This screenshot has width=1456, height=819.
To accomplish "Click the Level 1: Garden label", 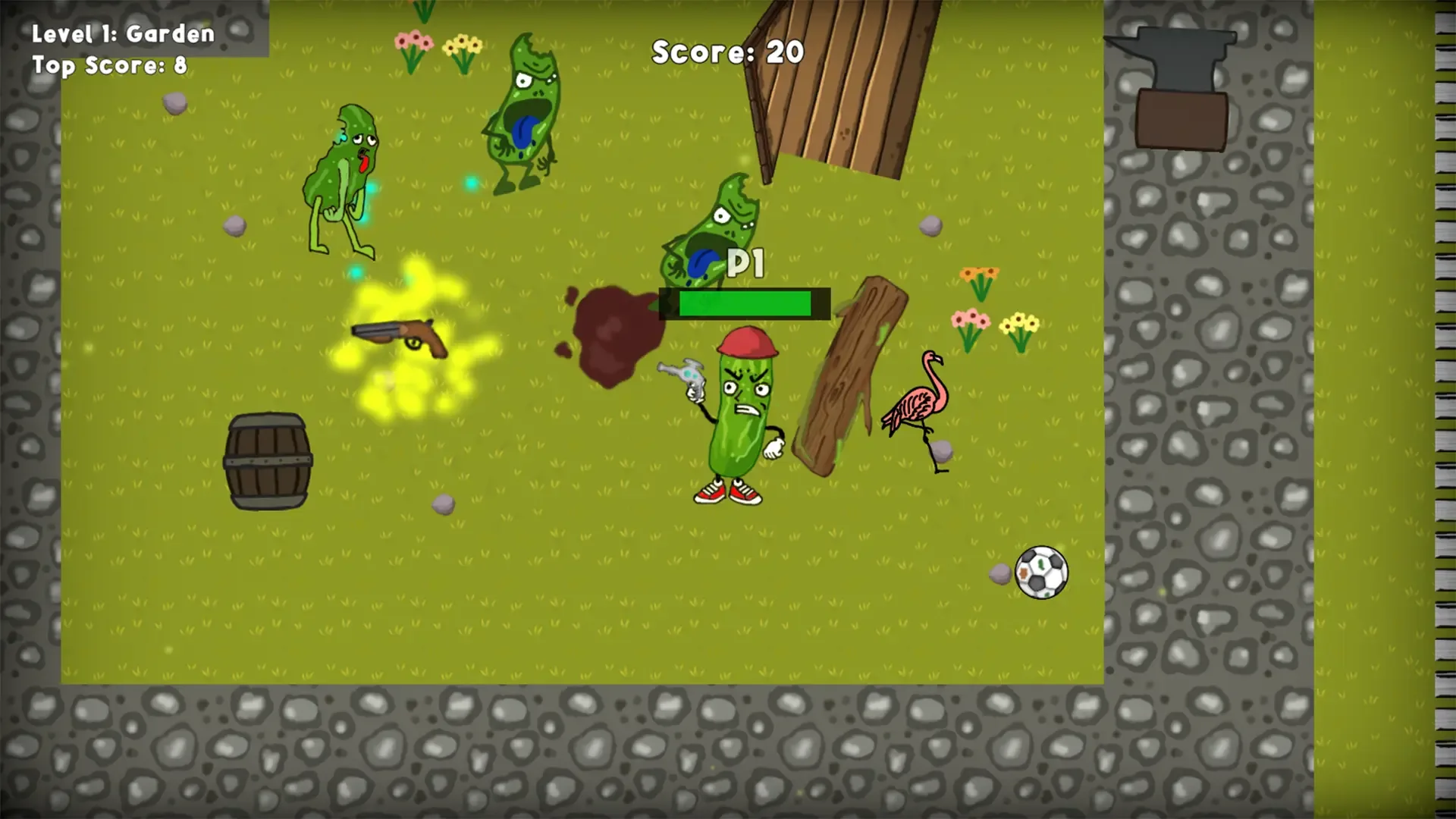I will point(121,33).
